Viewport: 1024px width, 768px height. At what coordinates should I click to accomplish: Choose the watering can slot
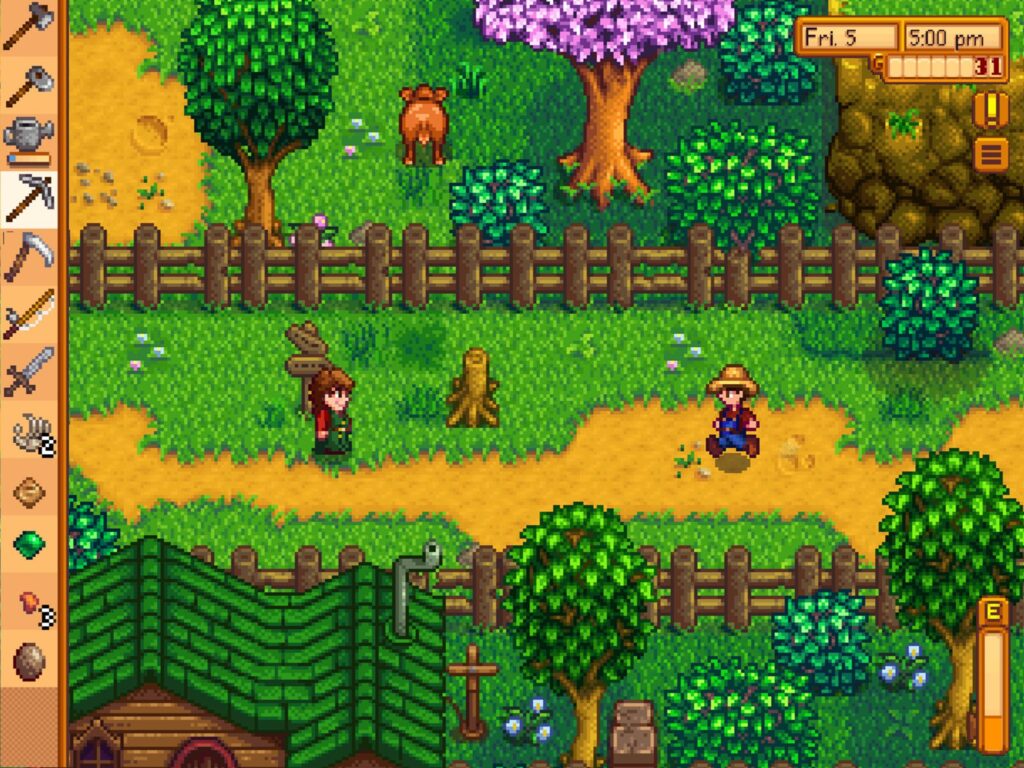(x=28, y=140)
